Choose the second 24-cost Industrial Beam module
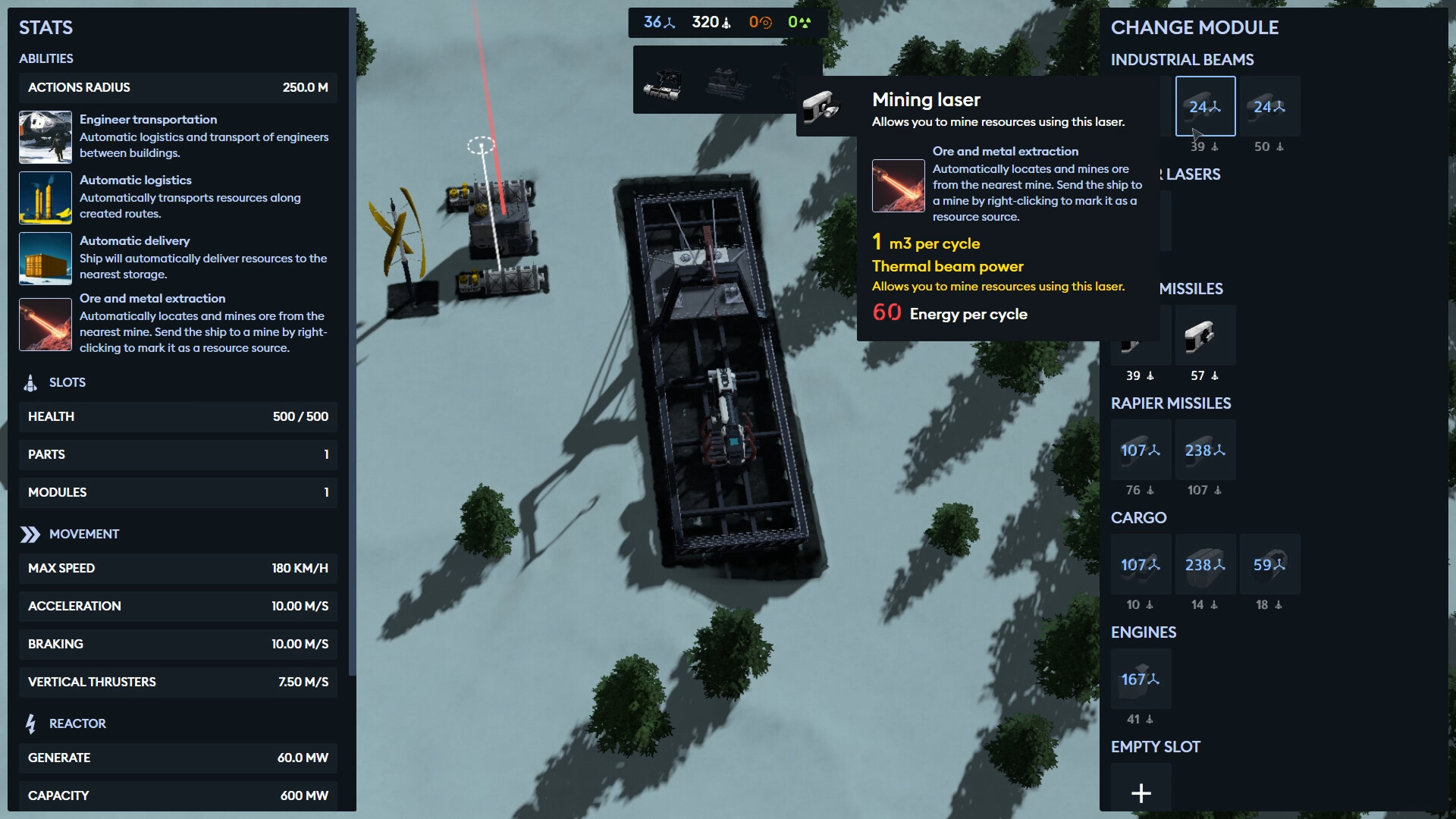 (x=1268, y=106)
